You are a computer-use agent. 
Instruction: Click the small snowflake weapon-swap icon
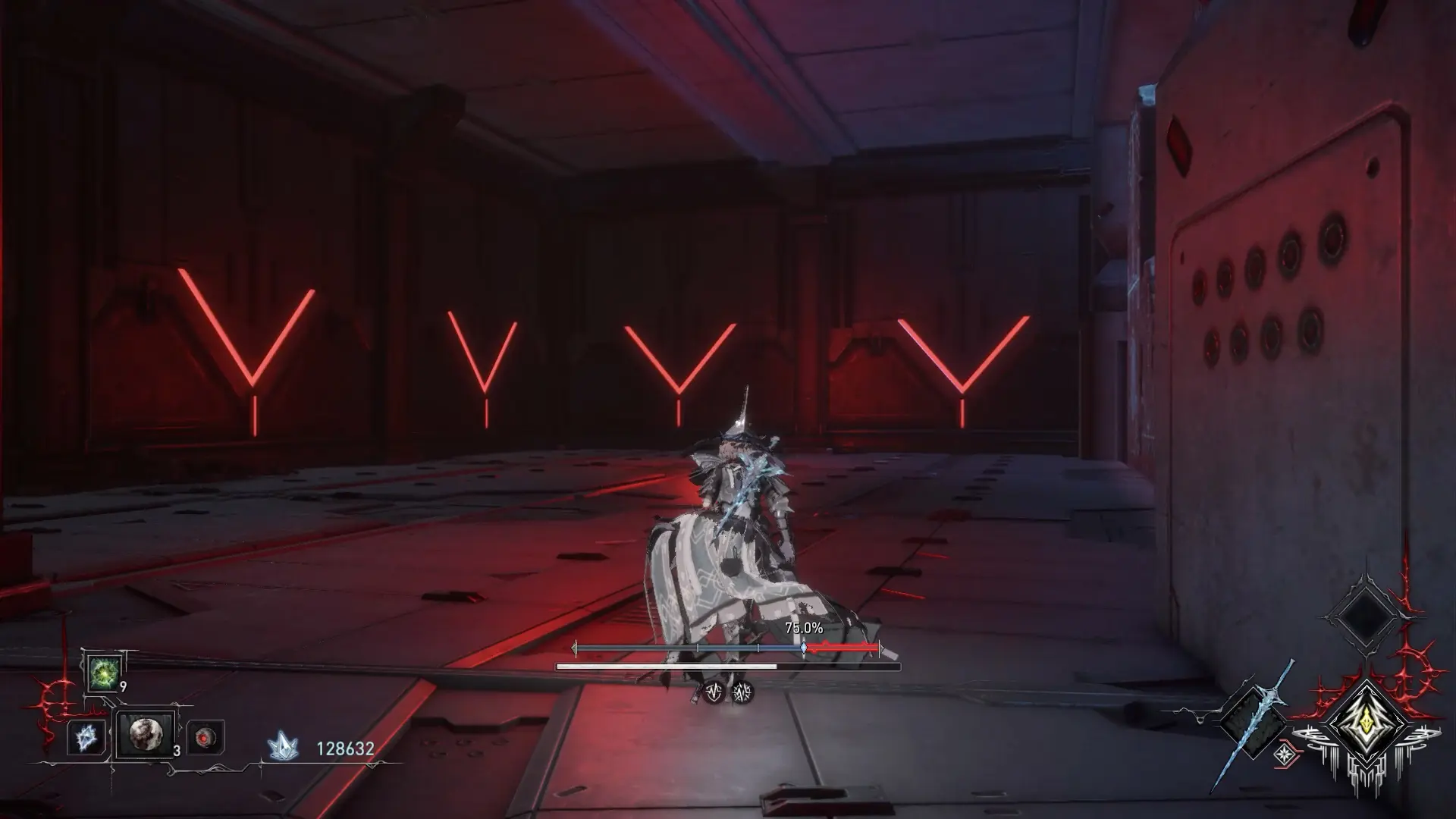(x=1284, y=754)
